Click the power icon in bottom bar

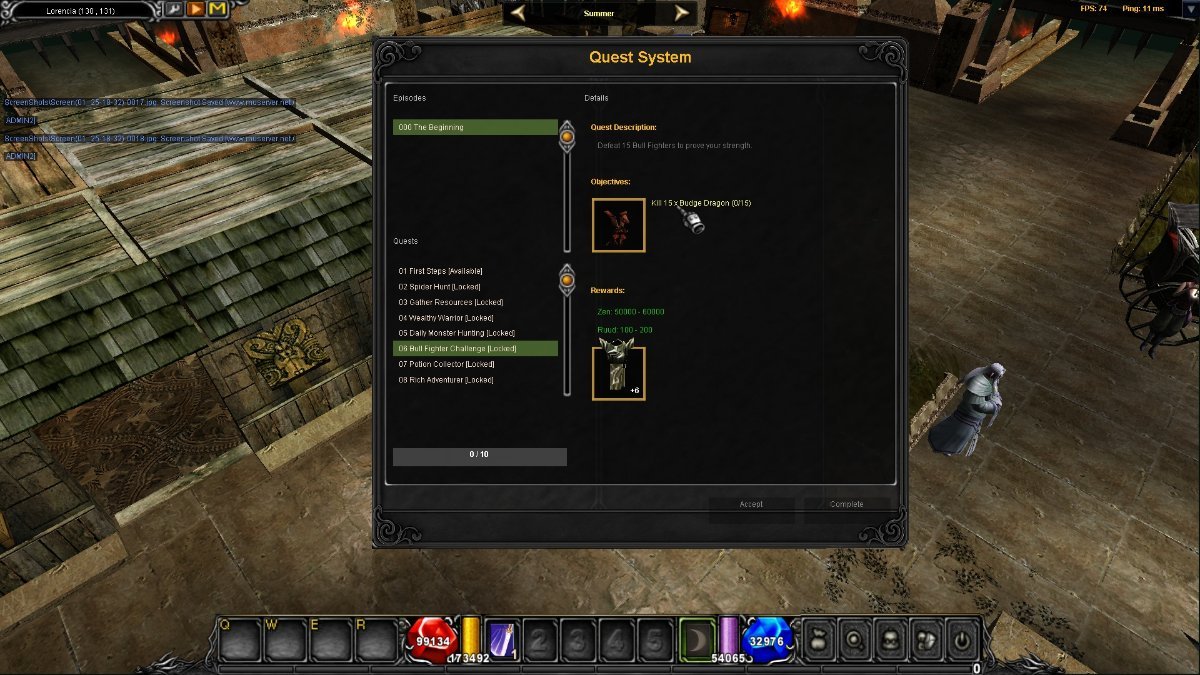961,639
